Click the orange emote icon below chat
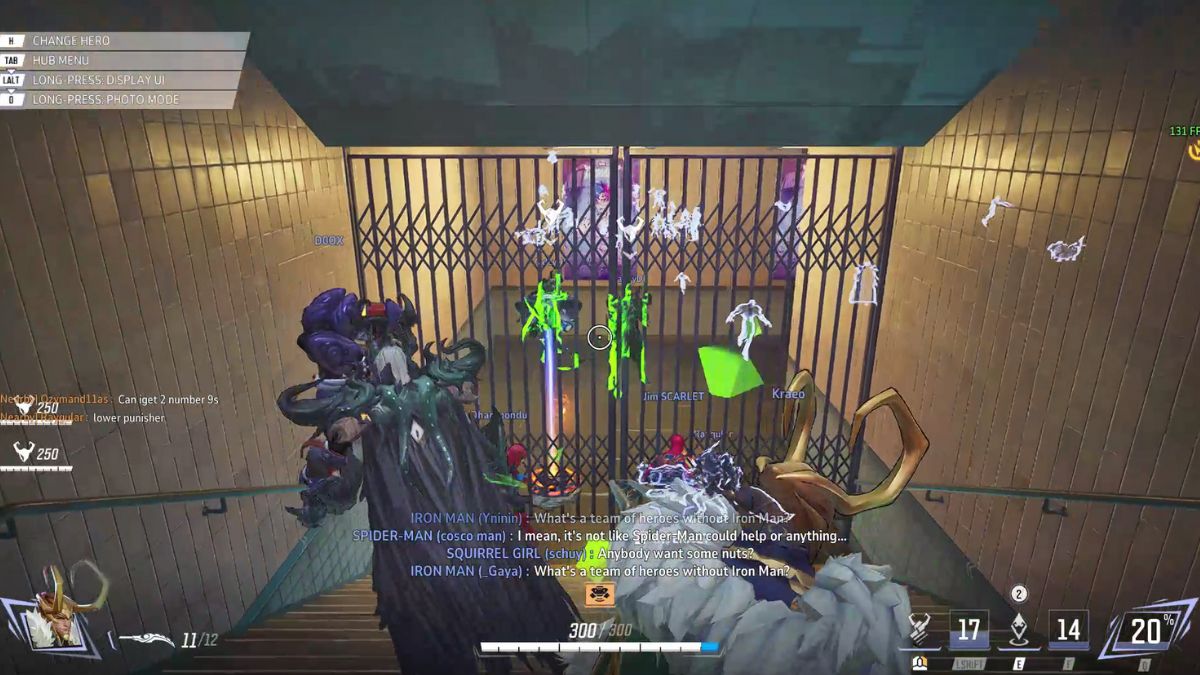The width and height of the screenshot is (1200, 675). point(600,594)
